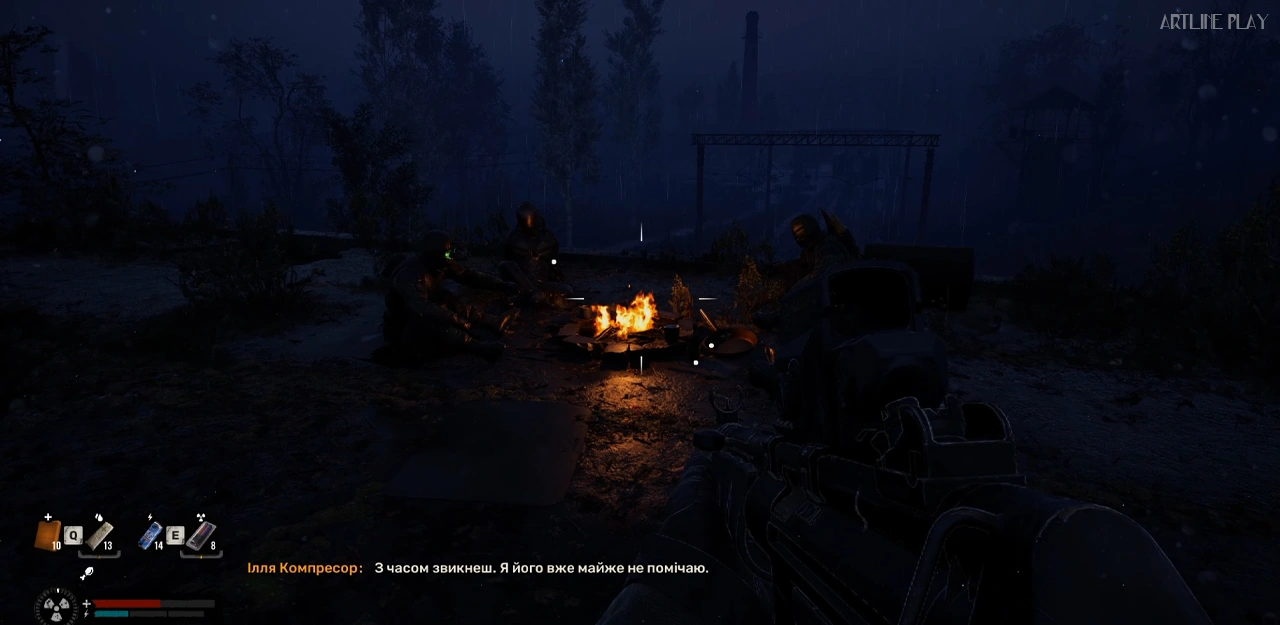Viewport: 1280px width, 625px height.
Task: Click the hunger status icon
Action: 87,574
